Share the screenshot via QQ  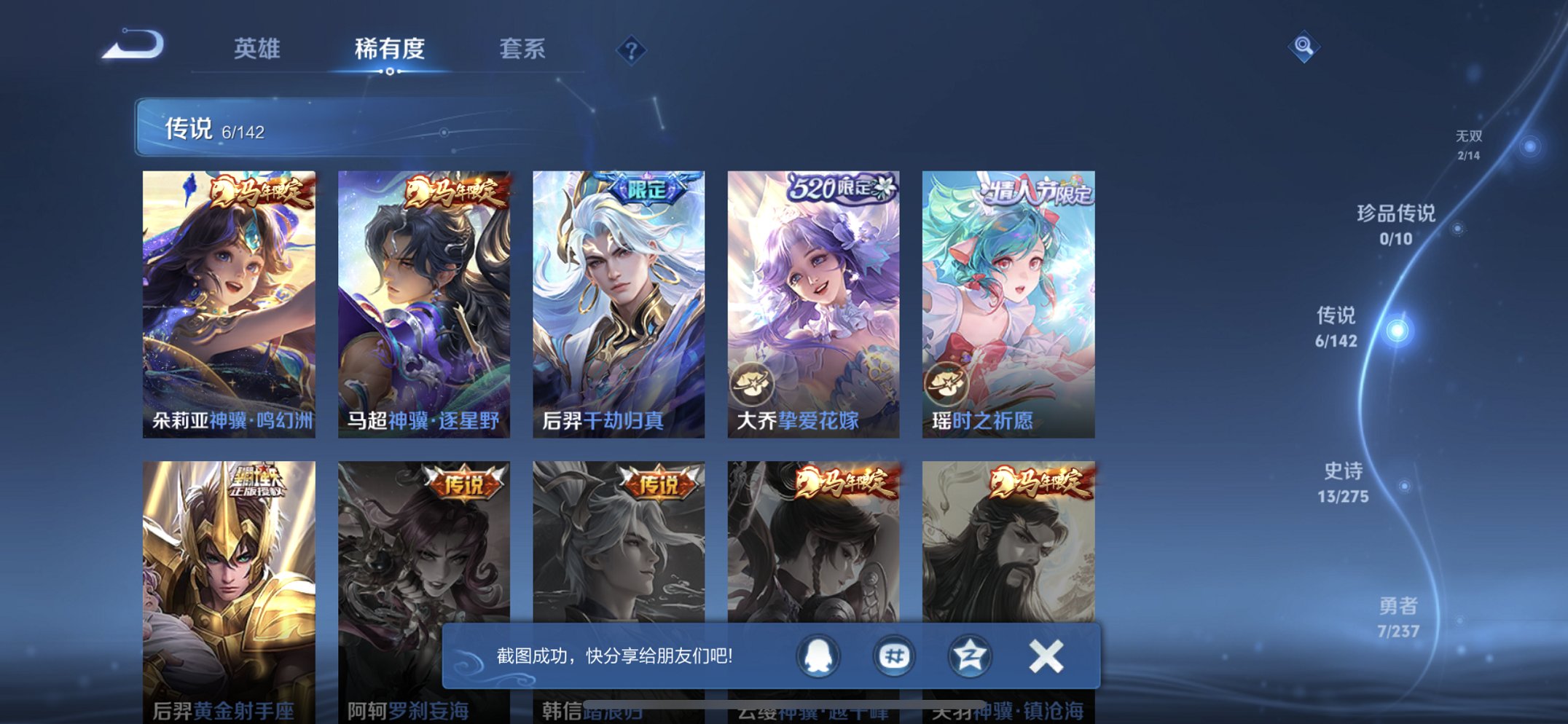(818, 655)
